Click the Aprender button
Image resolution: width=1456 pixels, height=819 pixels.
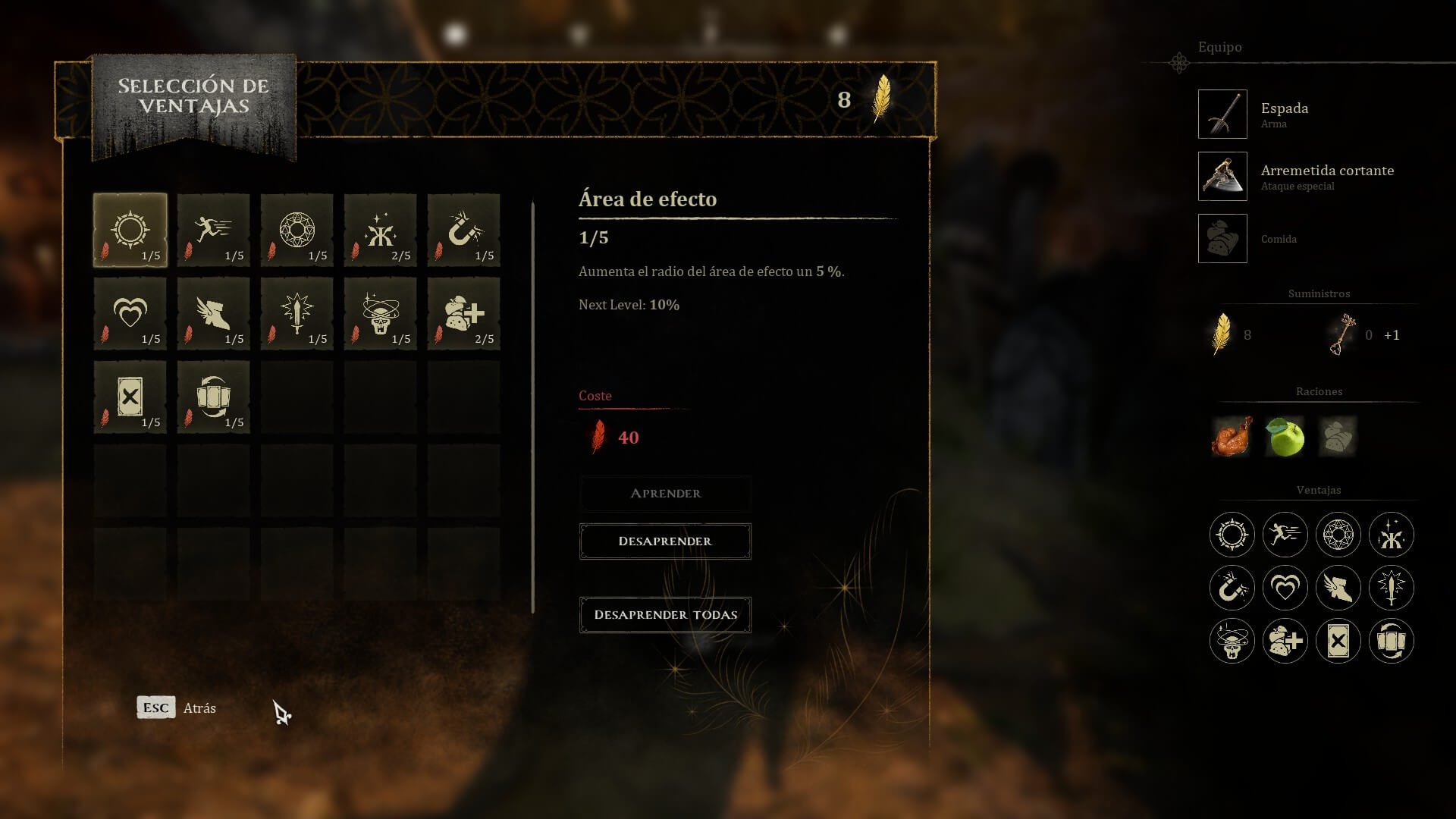click(665, 494)
